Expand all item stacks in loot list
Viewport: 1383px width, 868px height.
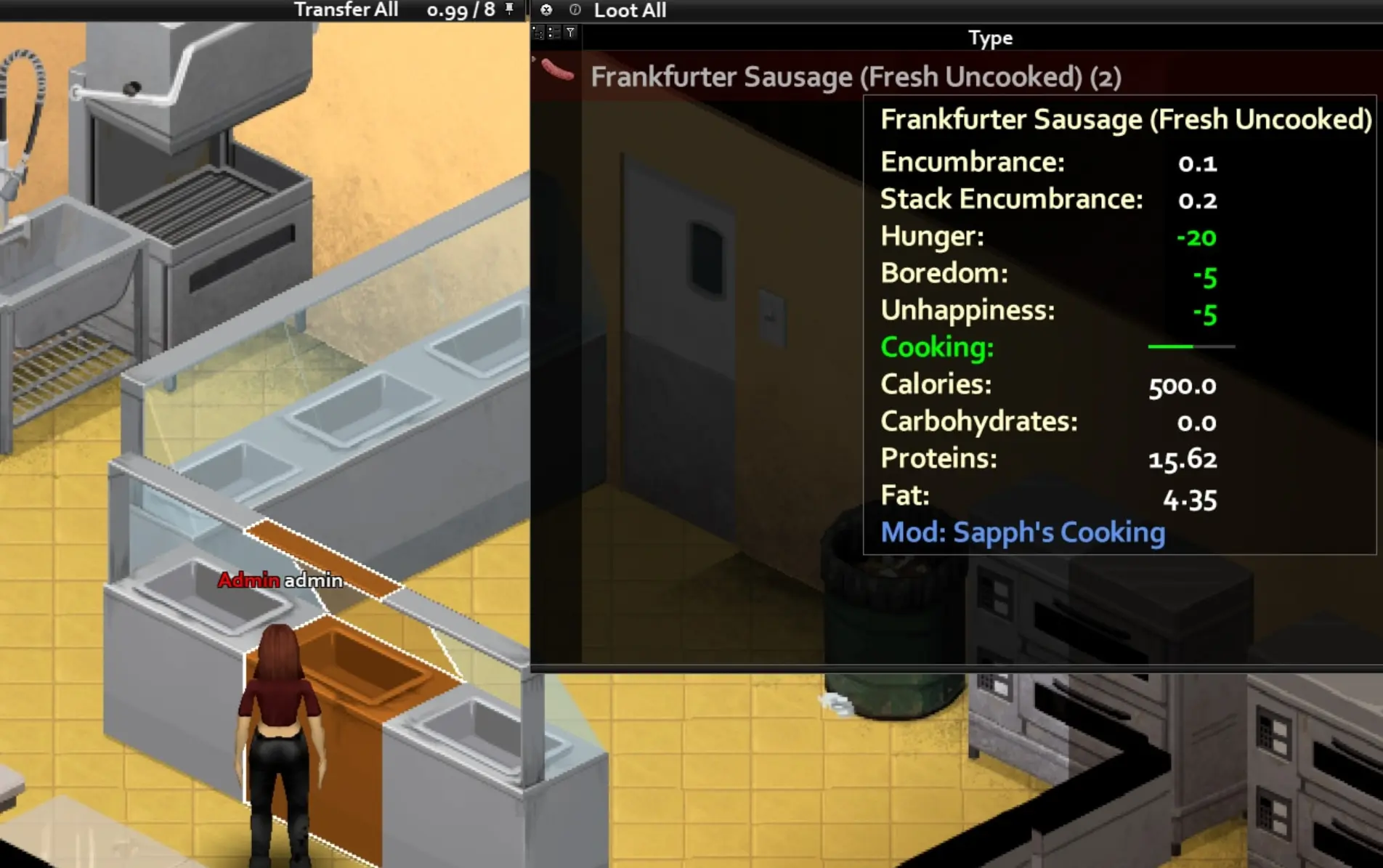pos(538,33)
